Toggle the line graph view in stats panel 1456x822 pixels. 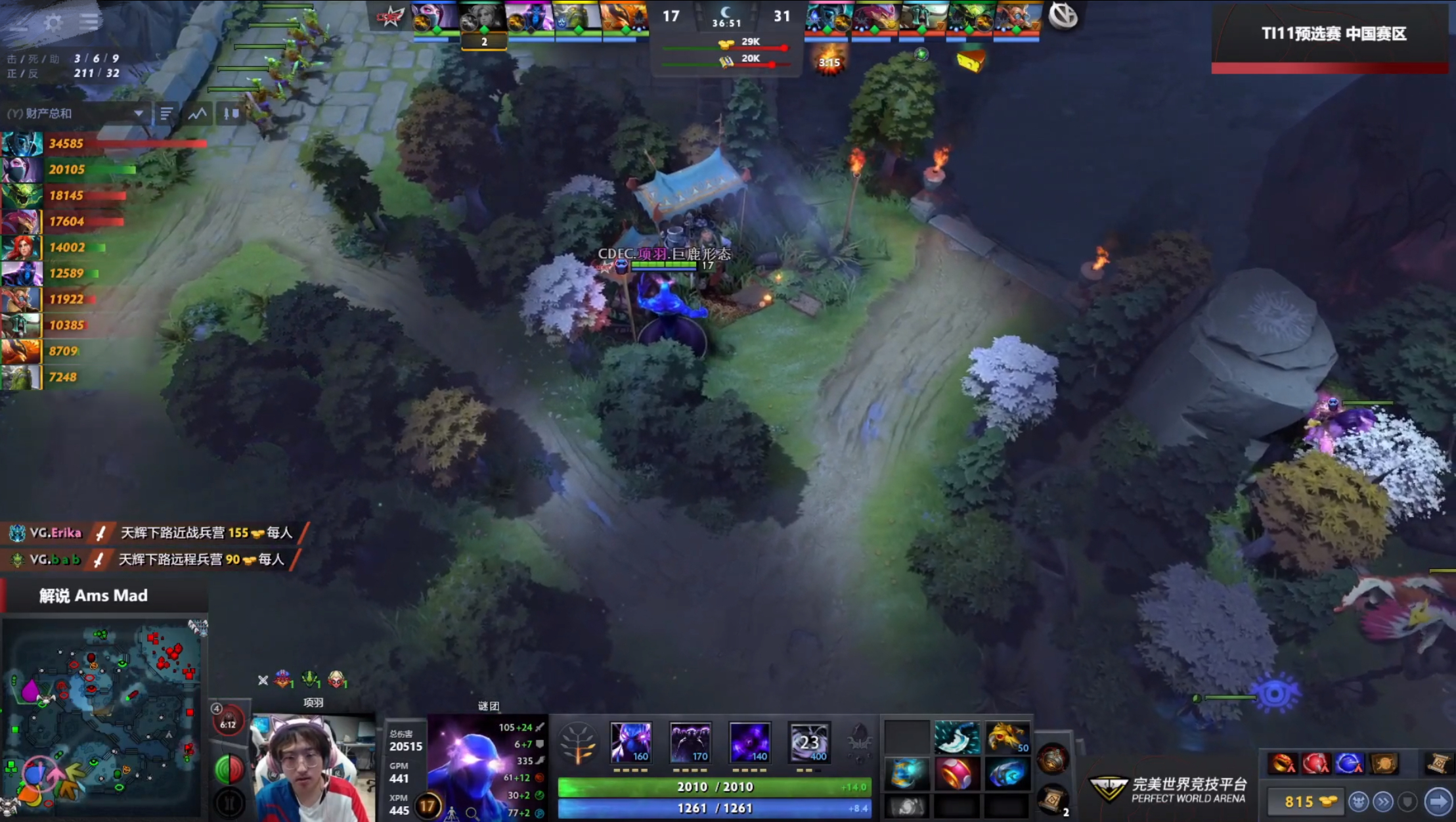pyautogui.click(x=197, y=114)
